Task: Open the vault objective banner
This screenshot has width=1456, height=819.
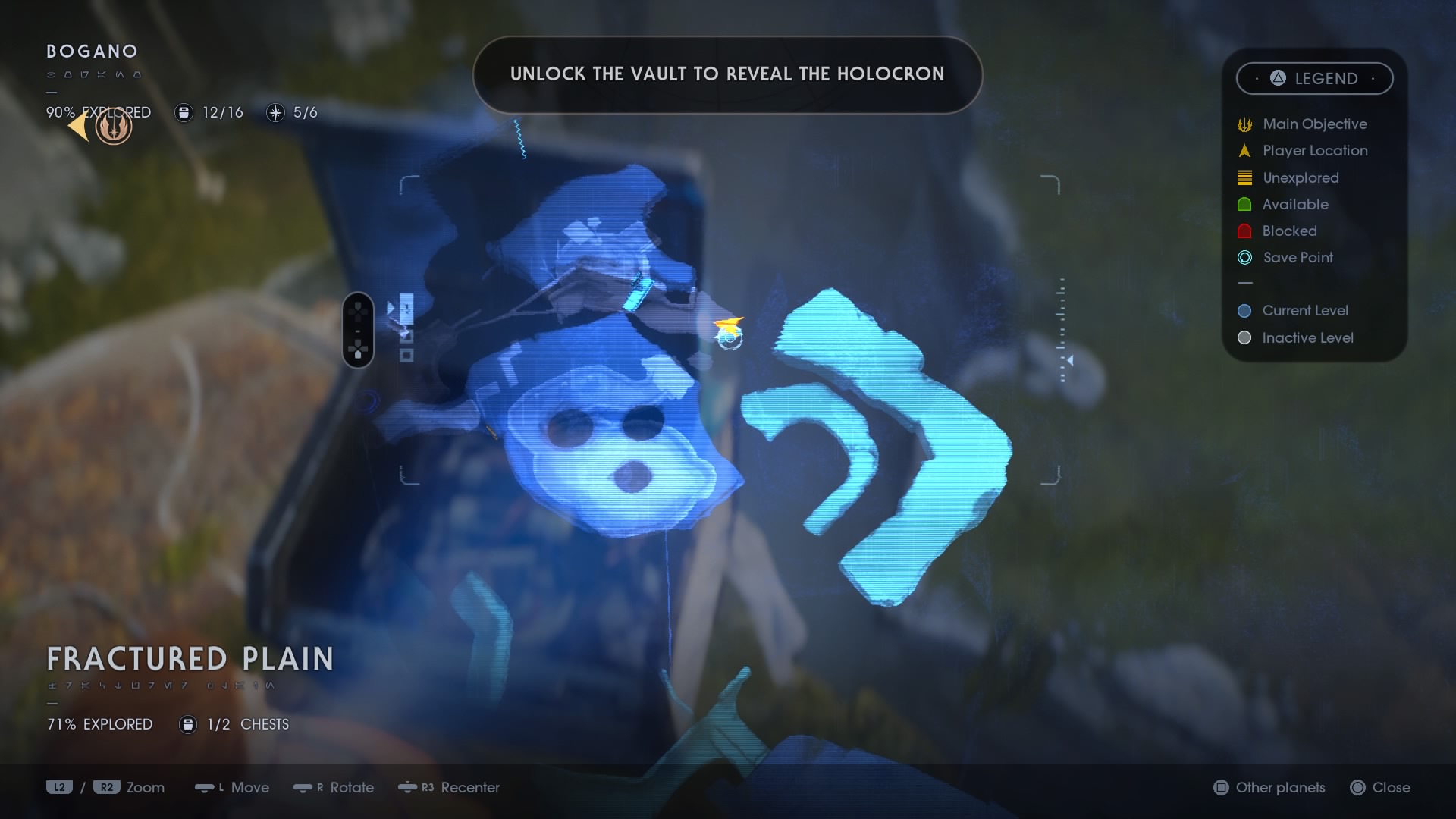Action: (727, 74)
